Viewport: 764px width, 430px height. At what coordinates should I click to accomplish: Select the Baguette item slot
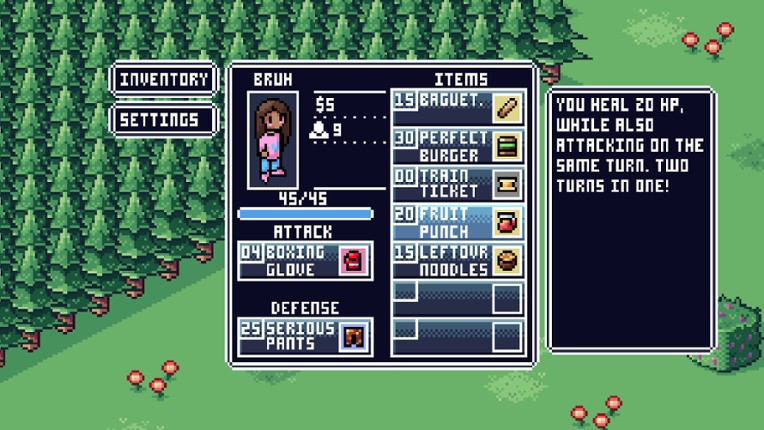tap(457, 104)
